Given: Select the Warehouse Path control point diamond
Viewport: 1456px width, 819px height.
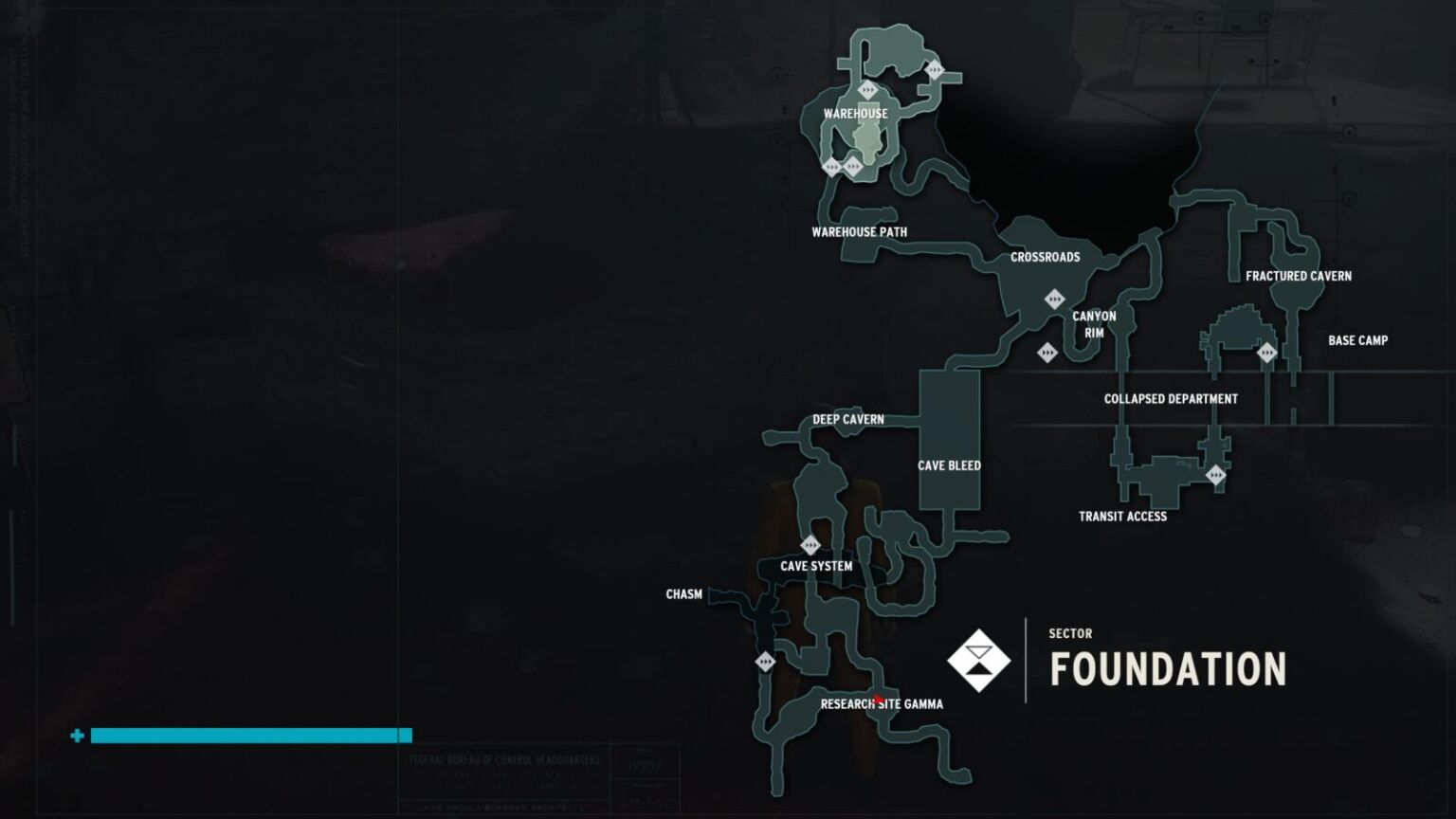Looking at the screenshot, I should click(x=832, y=167).
